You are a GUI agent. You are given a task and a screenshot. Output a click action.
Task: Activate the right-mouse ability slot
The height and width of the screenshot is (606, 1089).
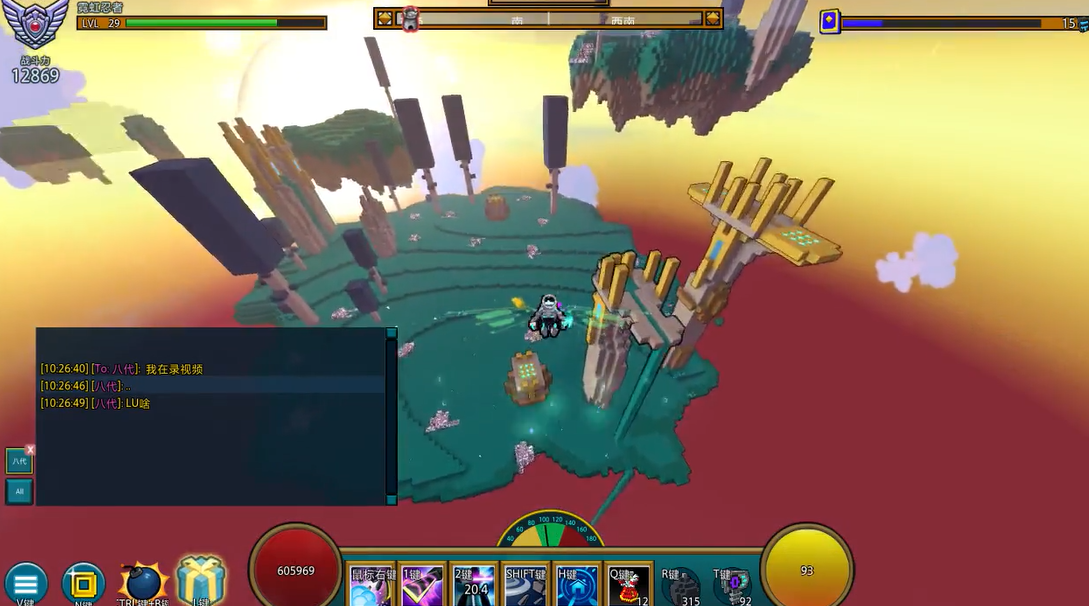tap(370, 587)
